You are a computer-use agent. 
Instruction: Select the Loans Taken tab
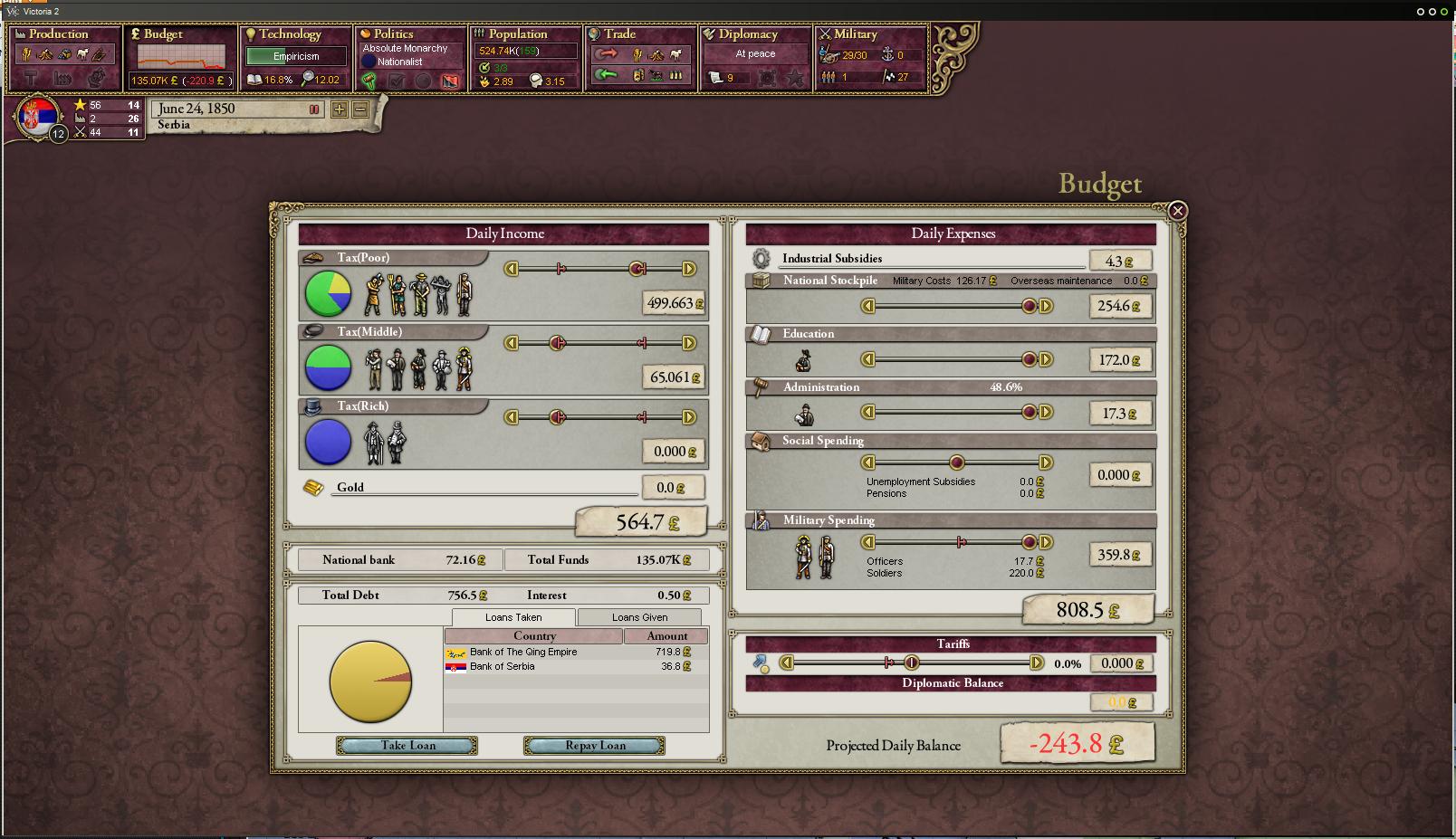tap(513, 617)
